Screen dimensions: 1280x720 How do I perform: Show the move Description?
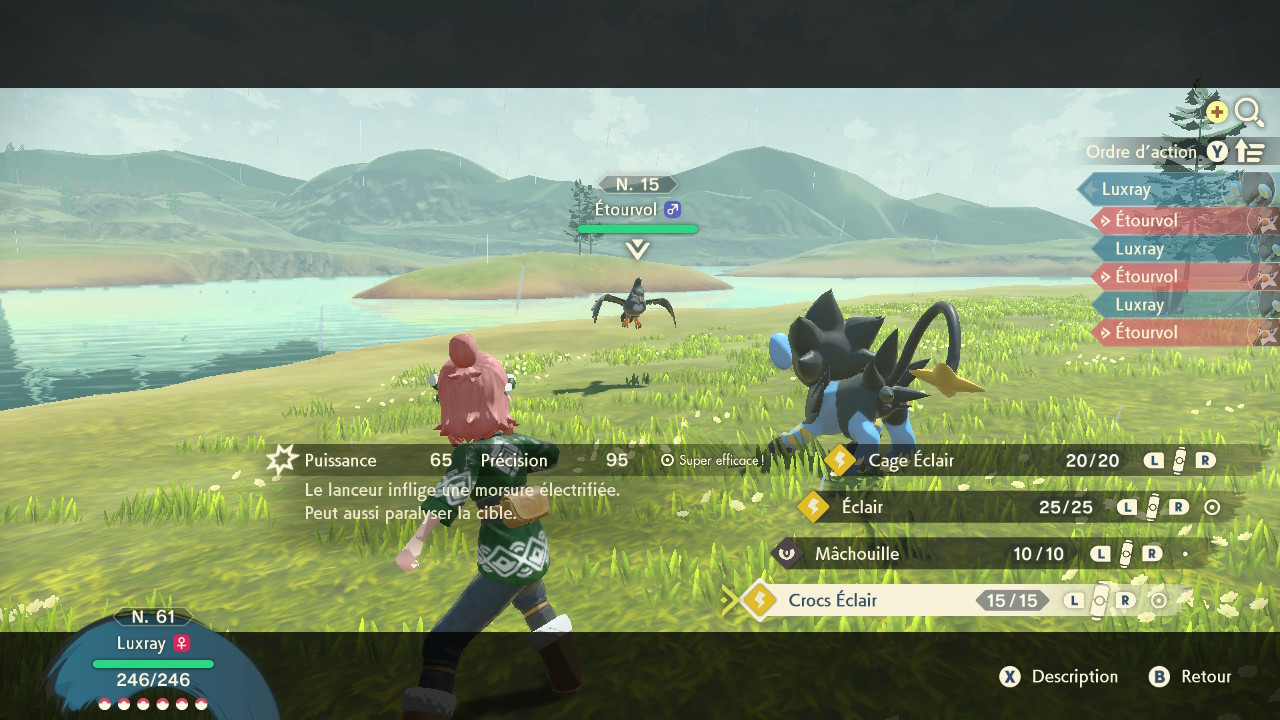[x=1060, y=677]
